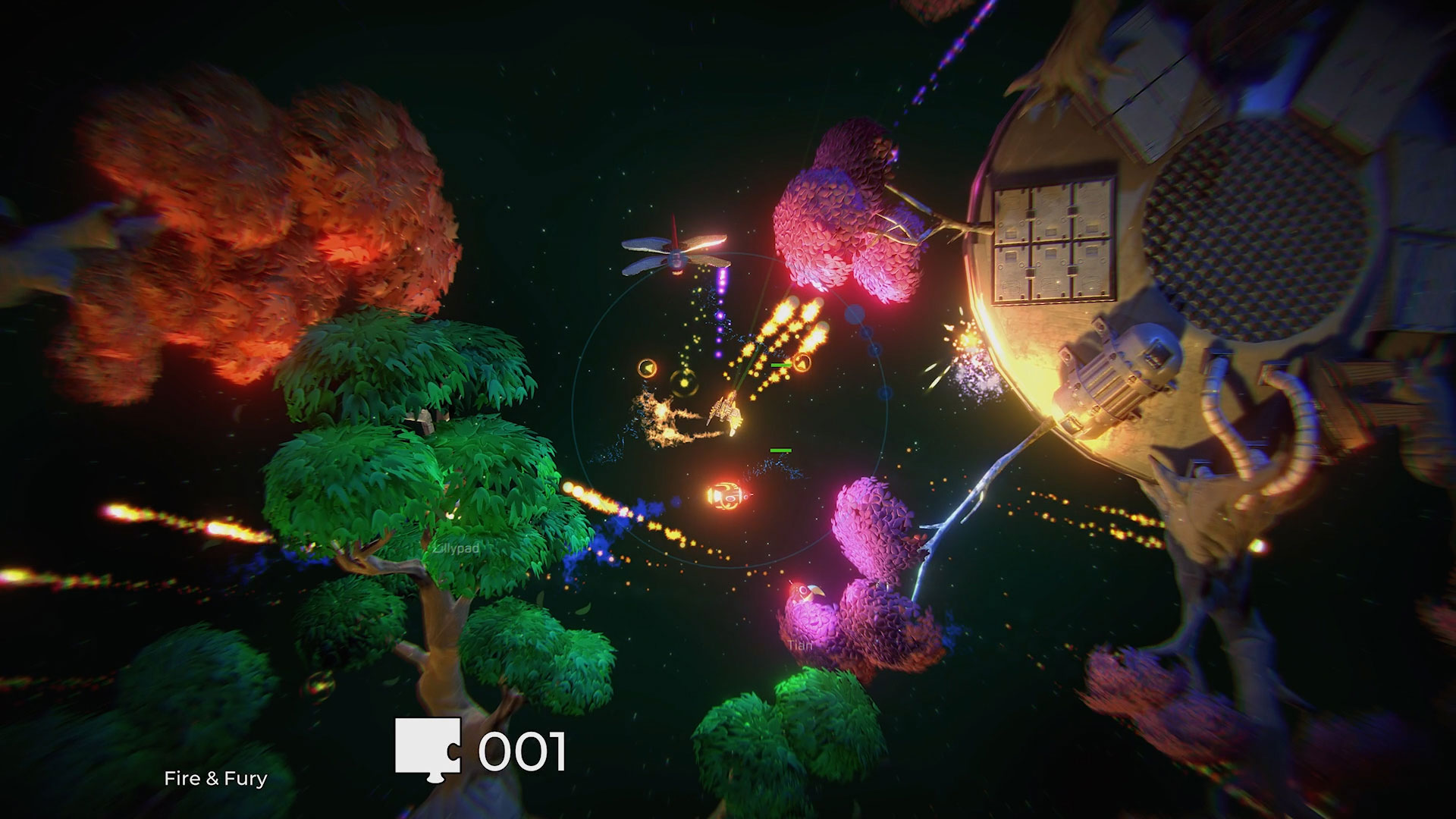1456x819 pixels.
Task: Click the Tian player name label
Action: coord(799,645)
